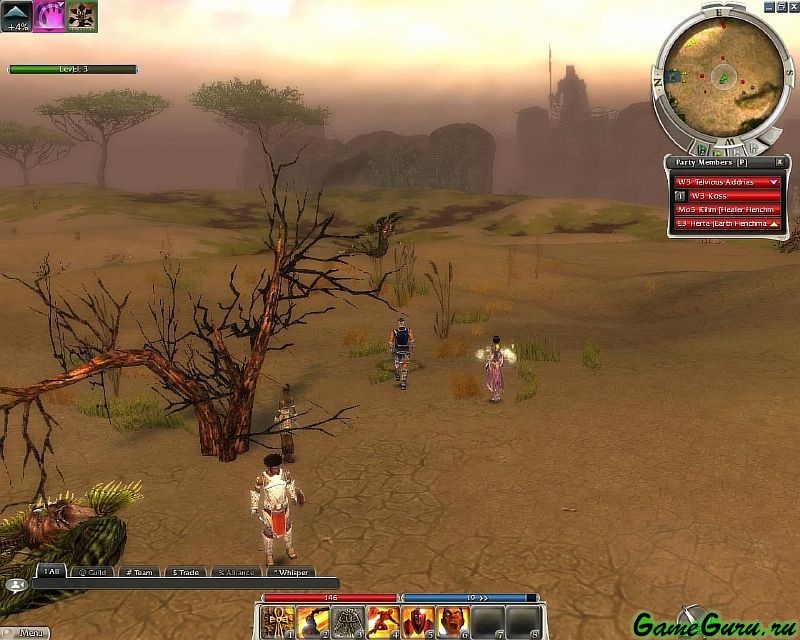The image size is (800, 640).
Task: Open the Trade chat tab
Action: coord(185,572)
